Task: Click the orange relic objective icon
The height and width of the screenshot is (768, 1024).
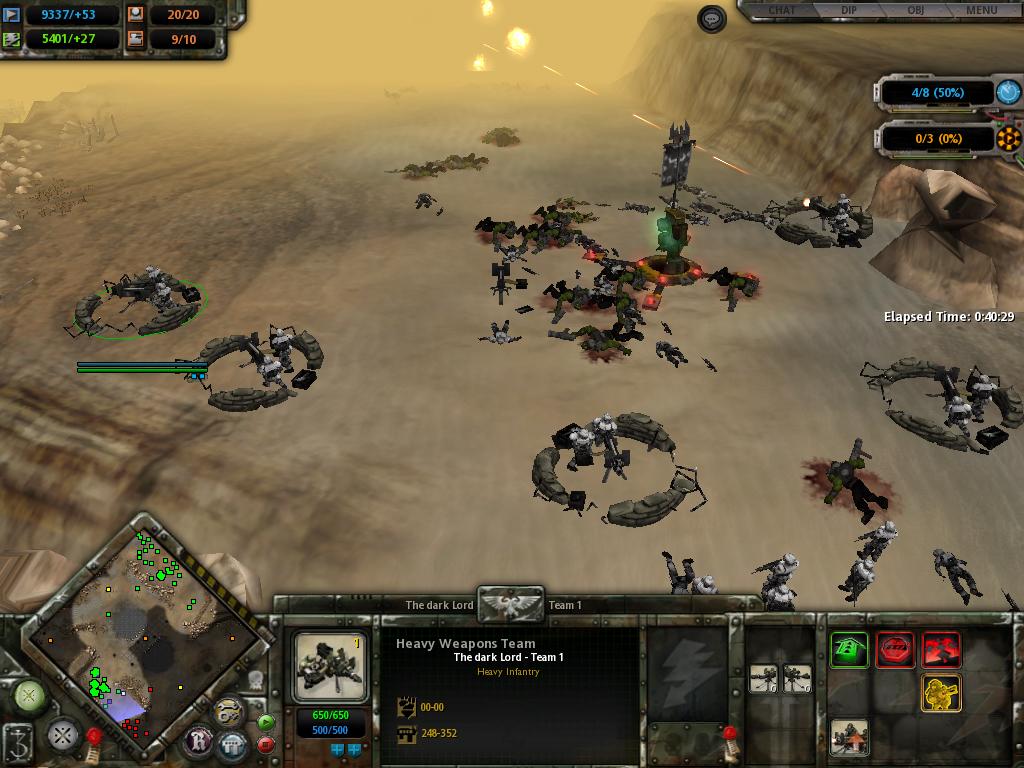Action: [1009, 138]
